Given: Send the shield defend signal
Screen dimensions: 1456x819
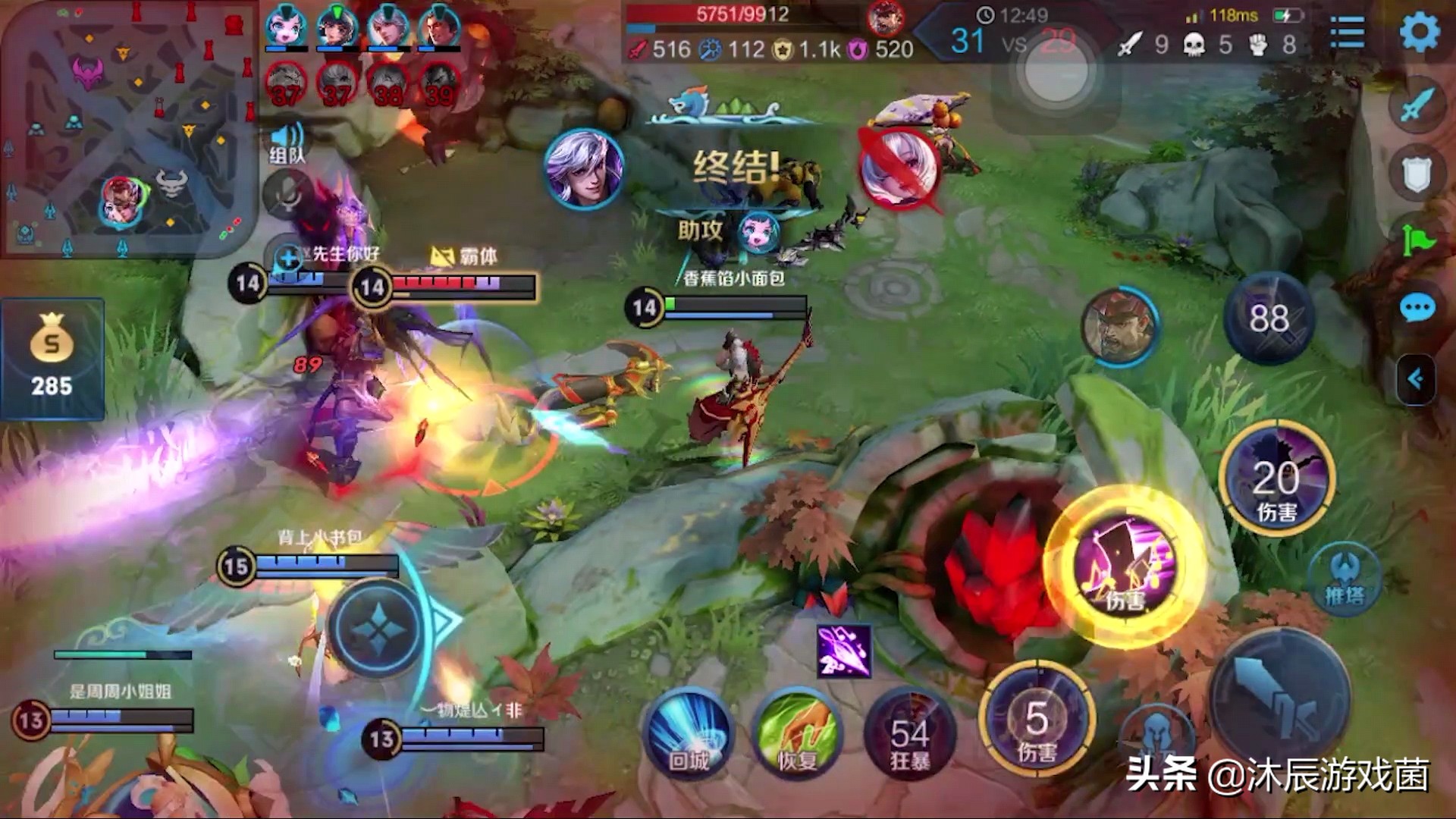Looking at the screenshot, I should (1417, 173).
